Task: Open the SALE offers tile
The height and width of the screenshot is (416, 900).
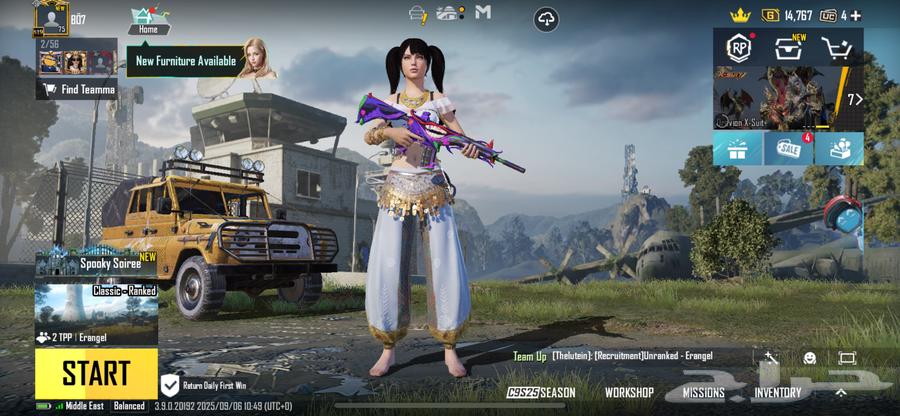Action: 788,149
